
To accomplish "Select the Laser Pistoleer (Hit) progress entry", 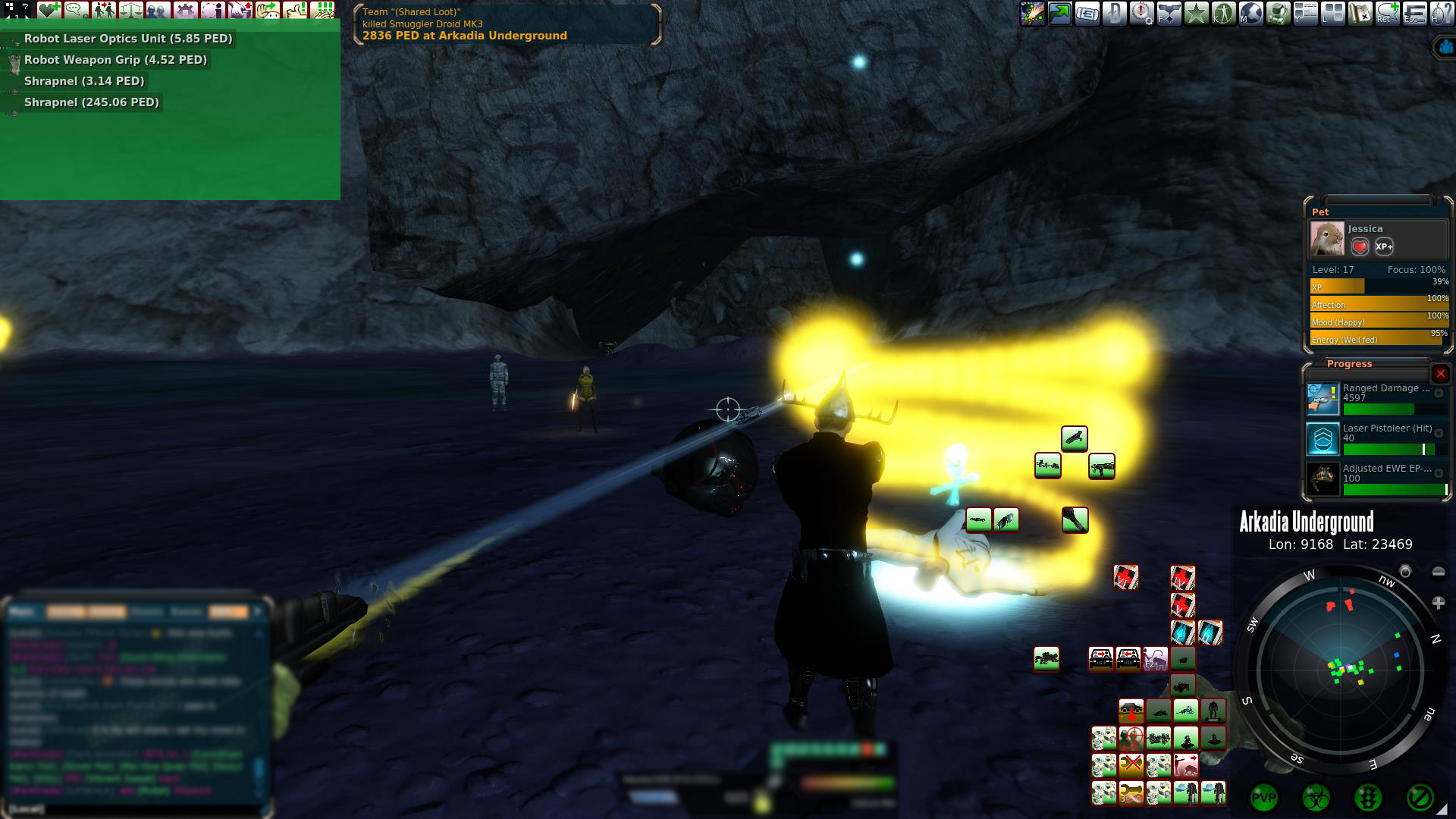I will pos(1376,438).
